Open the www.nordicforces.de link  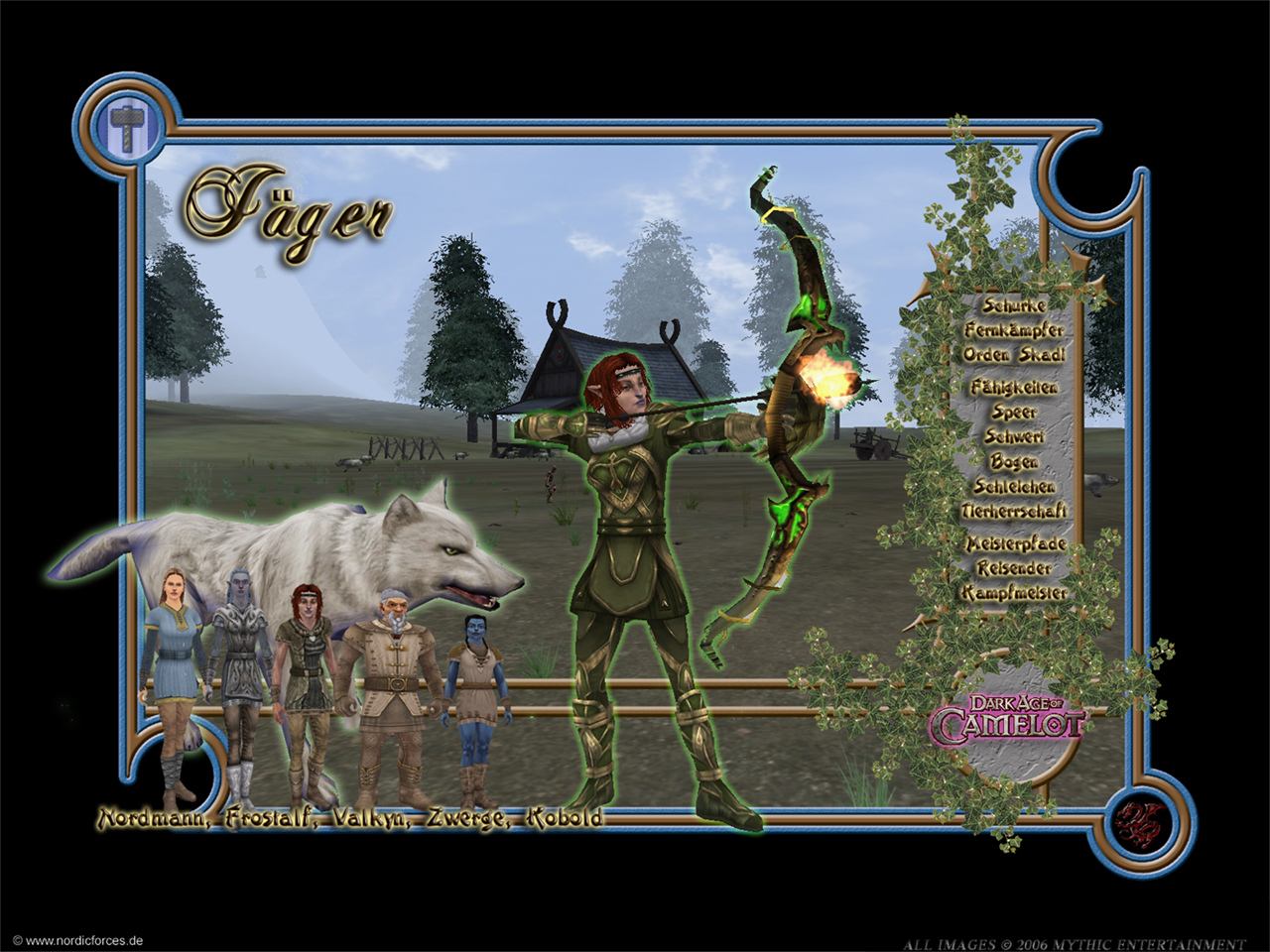78,941
